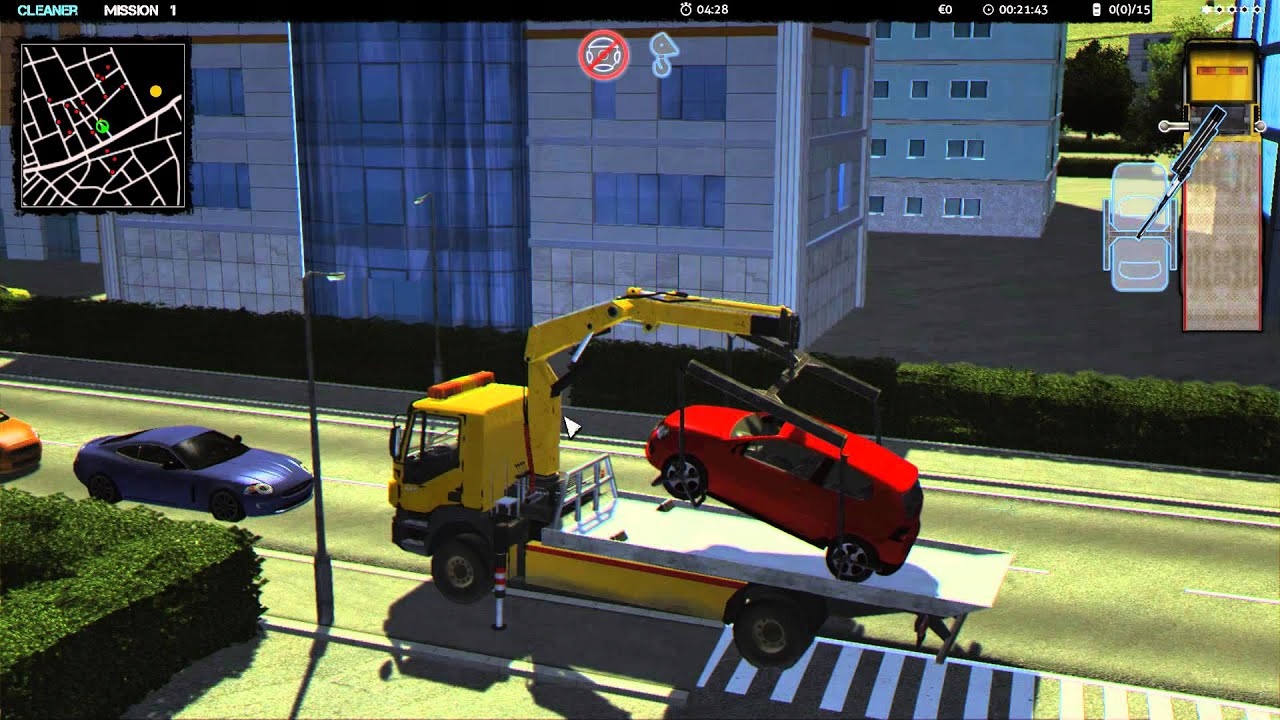This screenshot has width=1280, height=720.
Task: Toggle the left outrigger on the truck diagram
Action: pyautogui.click(x=1165, y=126)
